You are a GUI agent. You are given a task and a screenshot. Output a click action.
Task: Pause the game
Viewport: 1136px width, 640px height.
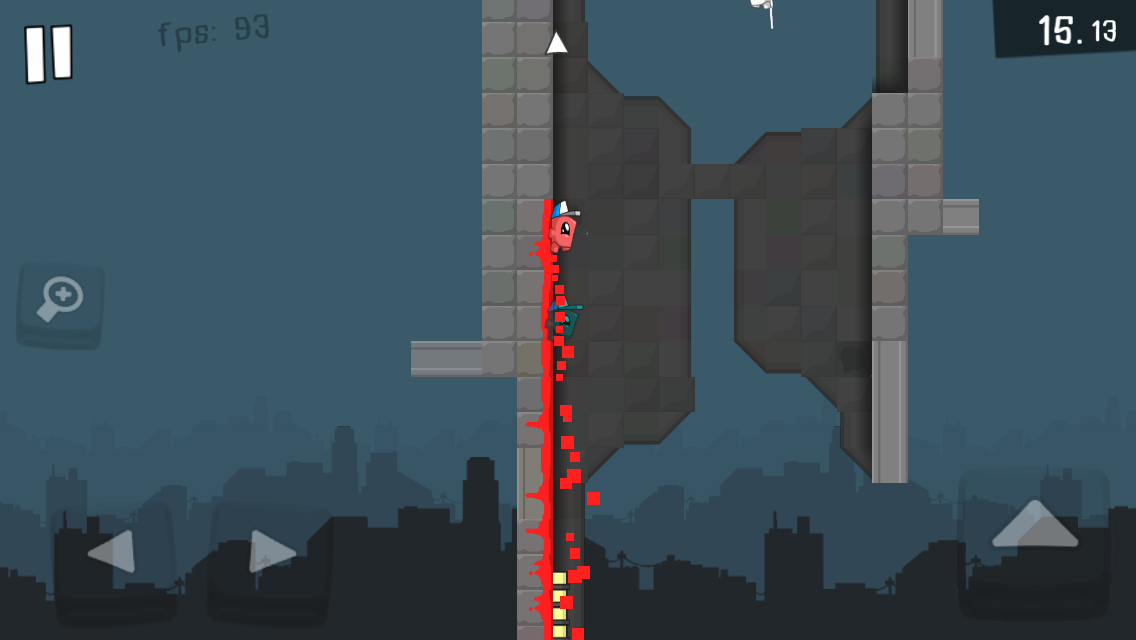tap(48, 53)
